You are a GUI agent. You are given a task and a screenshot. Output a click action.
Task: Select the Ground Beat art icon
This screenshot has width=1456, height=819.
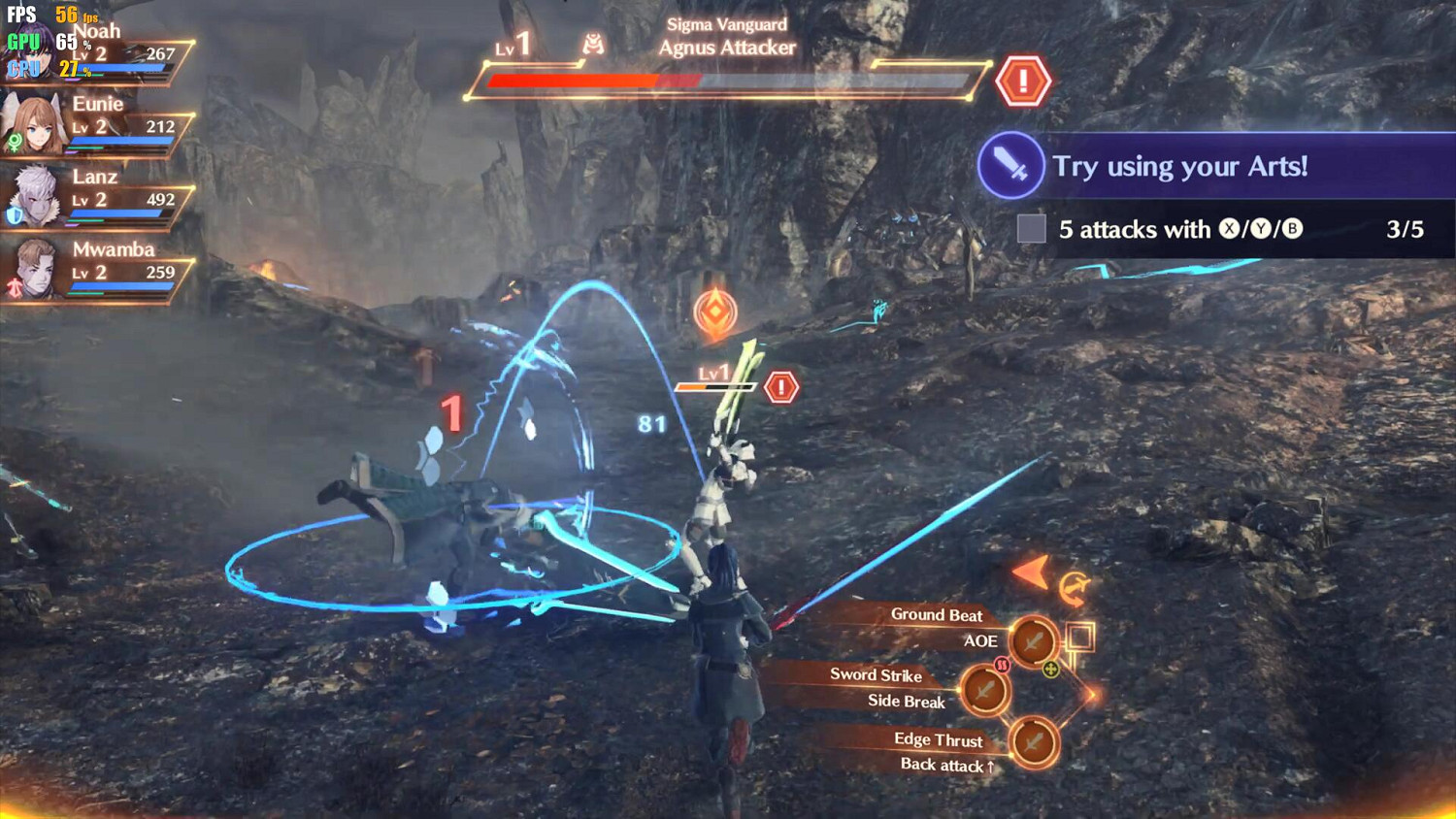point(1033,641)
